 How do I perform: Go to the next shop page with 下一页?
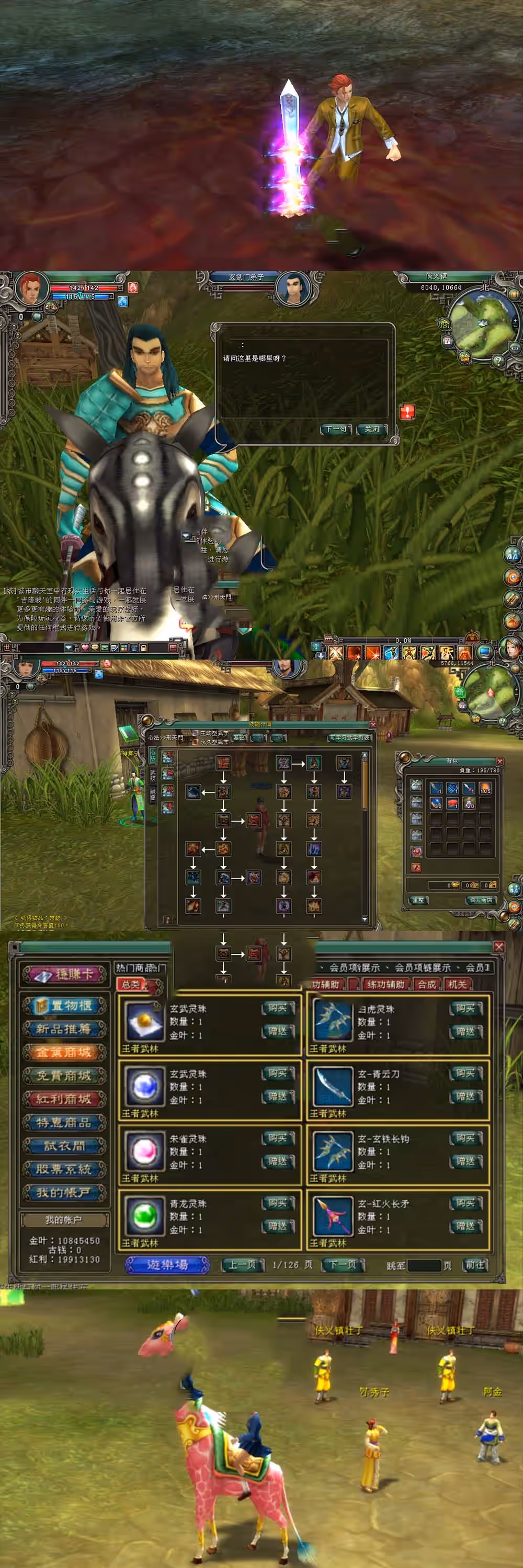pyautogui.click(x=343, y=1264)
